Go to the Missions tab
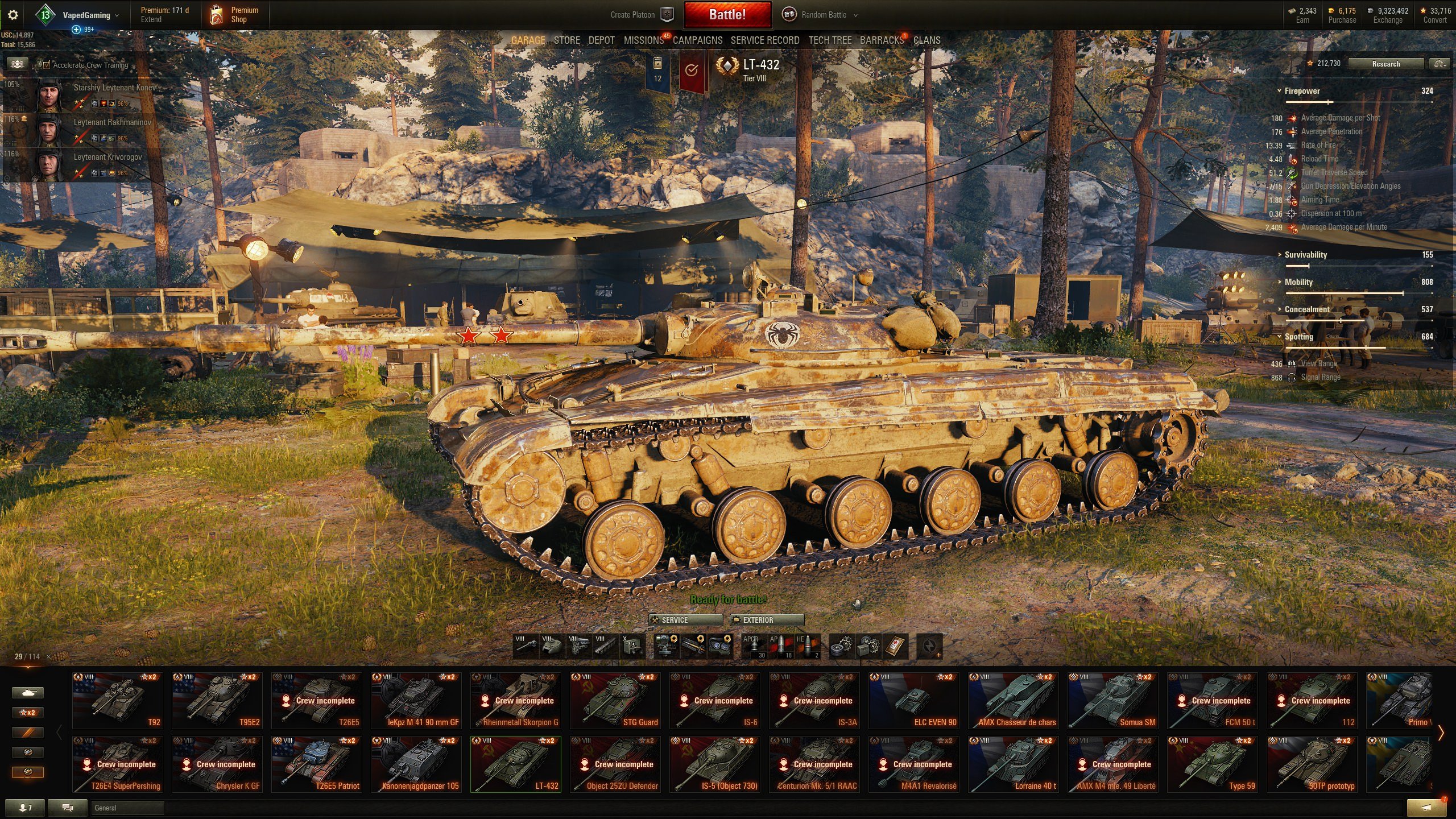The width and height of the screenshot is (1456, 819). click(643, 40)
